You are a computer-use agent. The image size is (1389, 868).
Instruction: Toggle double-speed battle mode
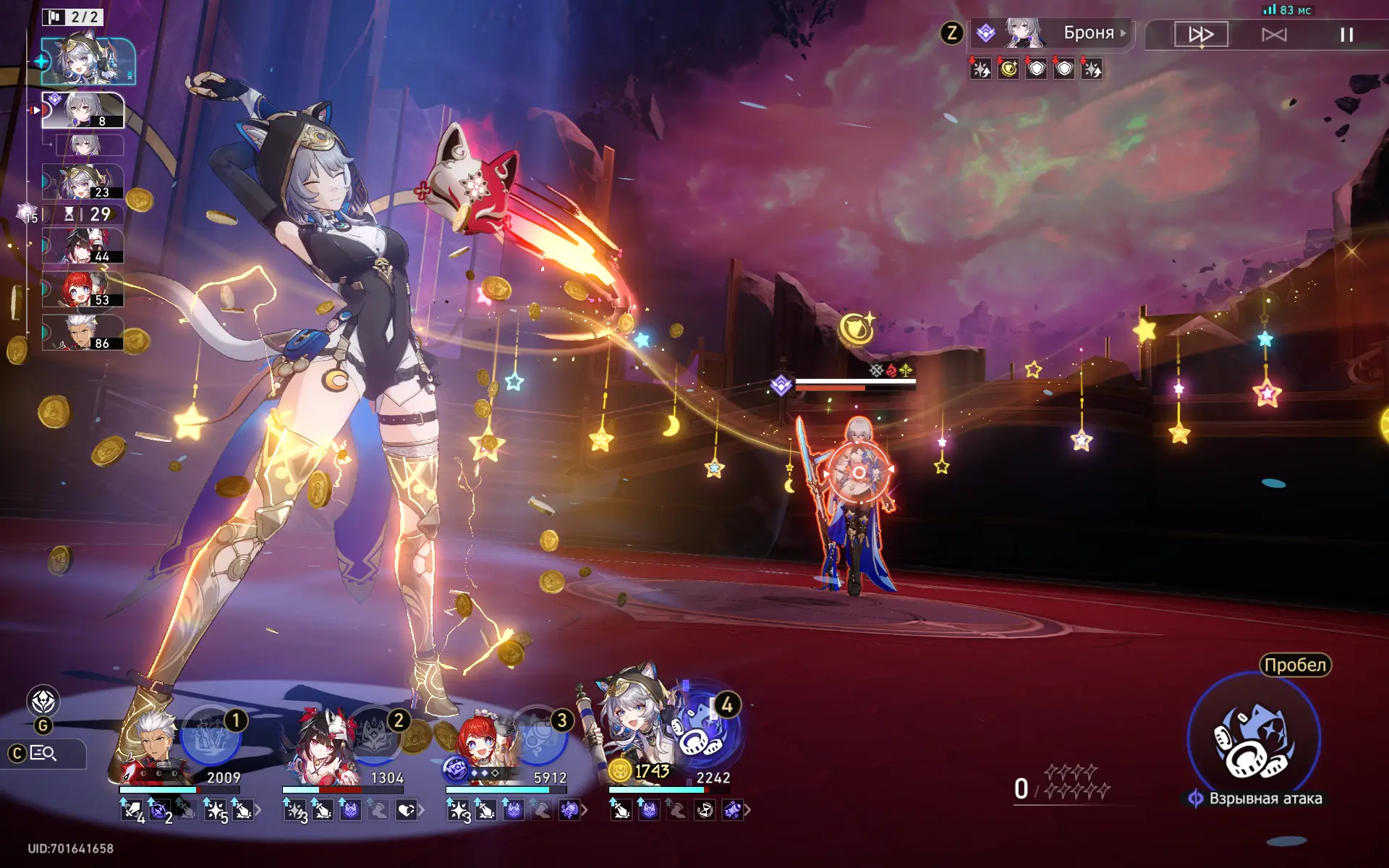point(1201,35)
